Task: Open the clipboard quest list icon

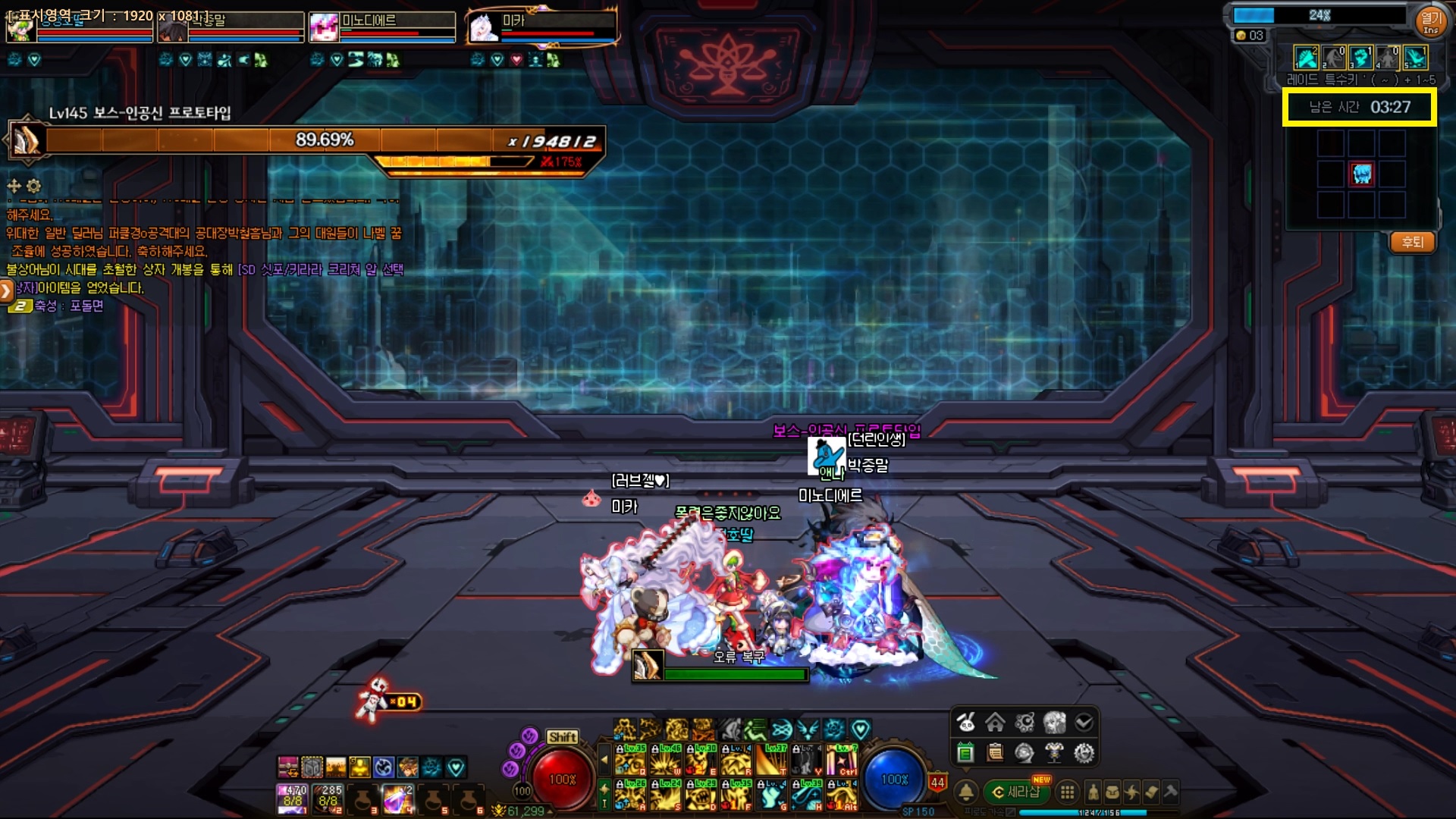Action: click(995, 753)
